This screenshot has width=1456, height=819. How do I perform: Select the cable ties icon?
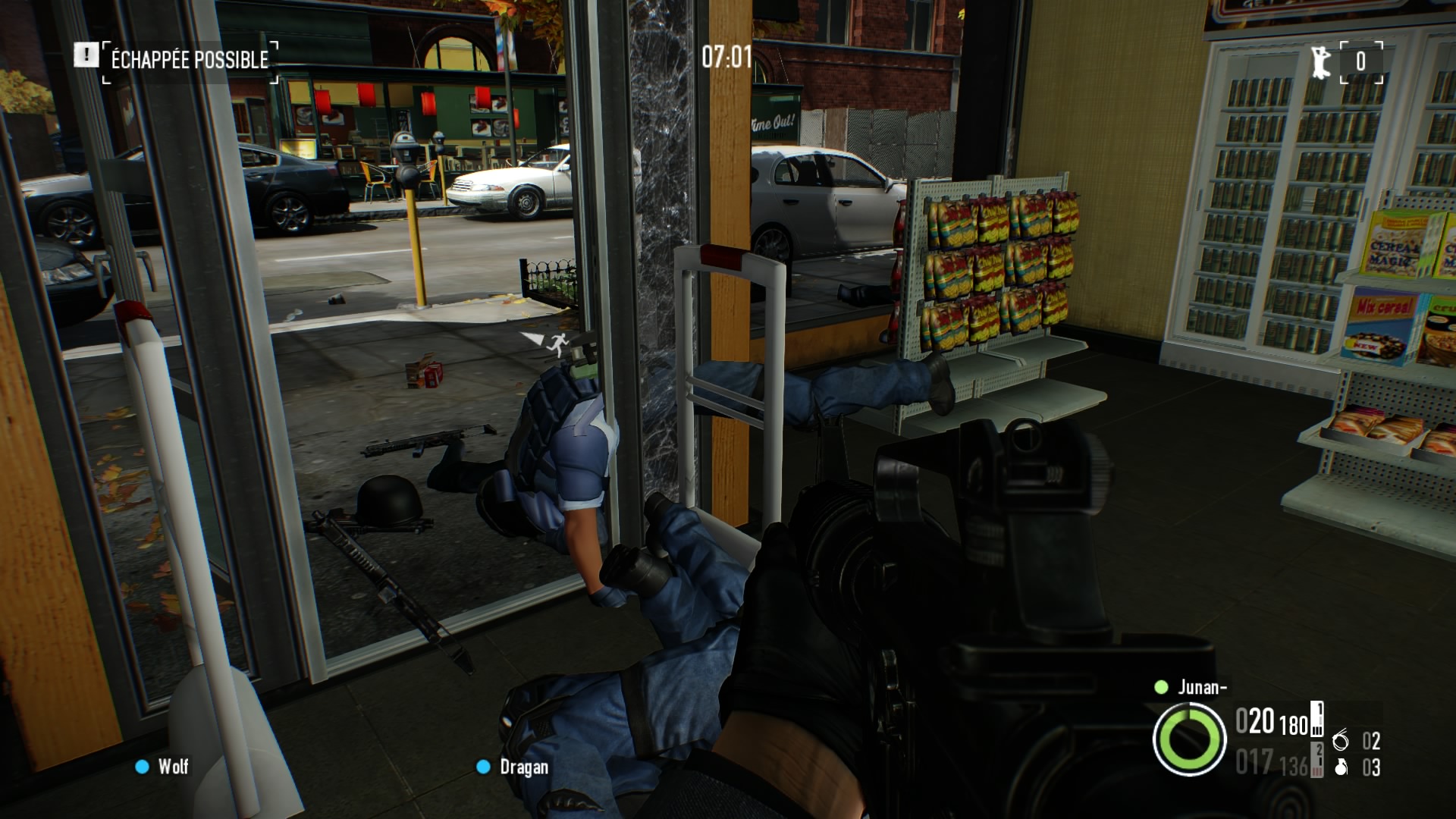point(1341,739)
